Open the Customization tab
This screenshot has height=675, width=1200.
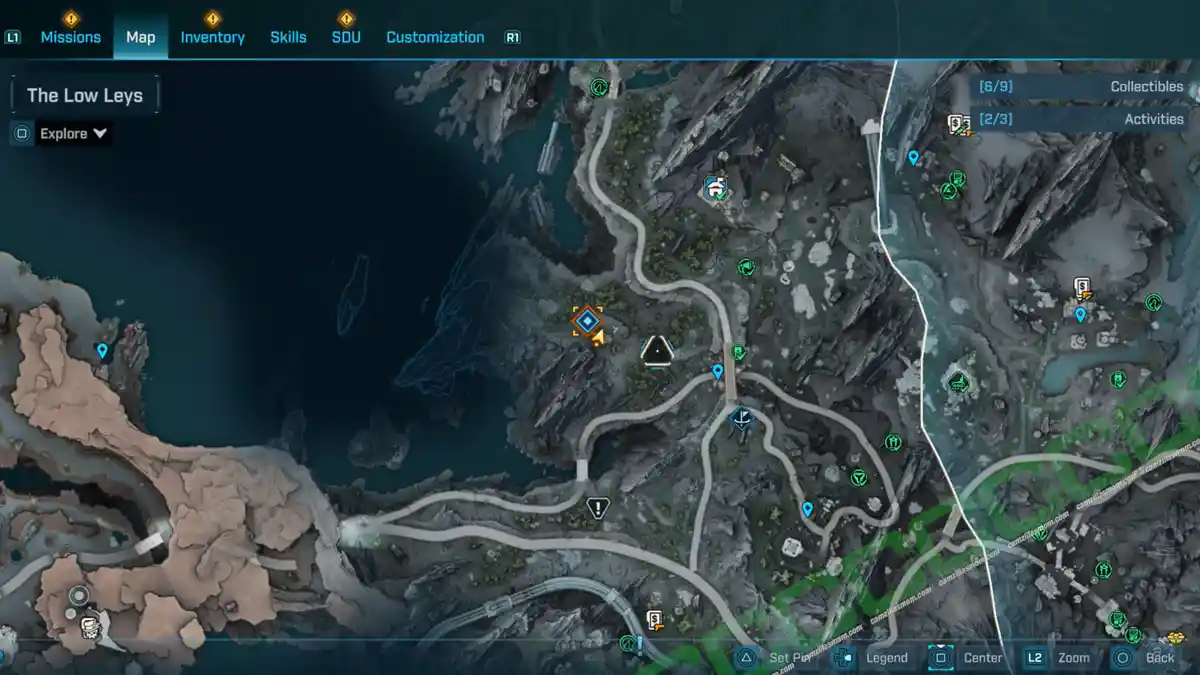(x=435, y=37)
